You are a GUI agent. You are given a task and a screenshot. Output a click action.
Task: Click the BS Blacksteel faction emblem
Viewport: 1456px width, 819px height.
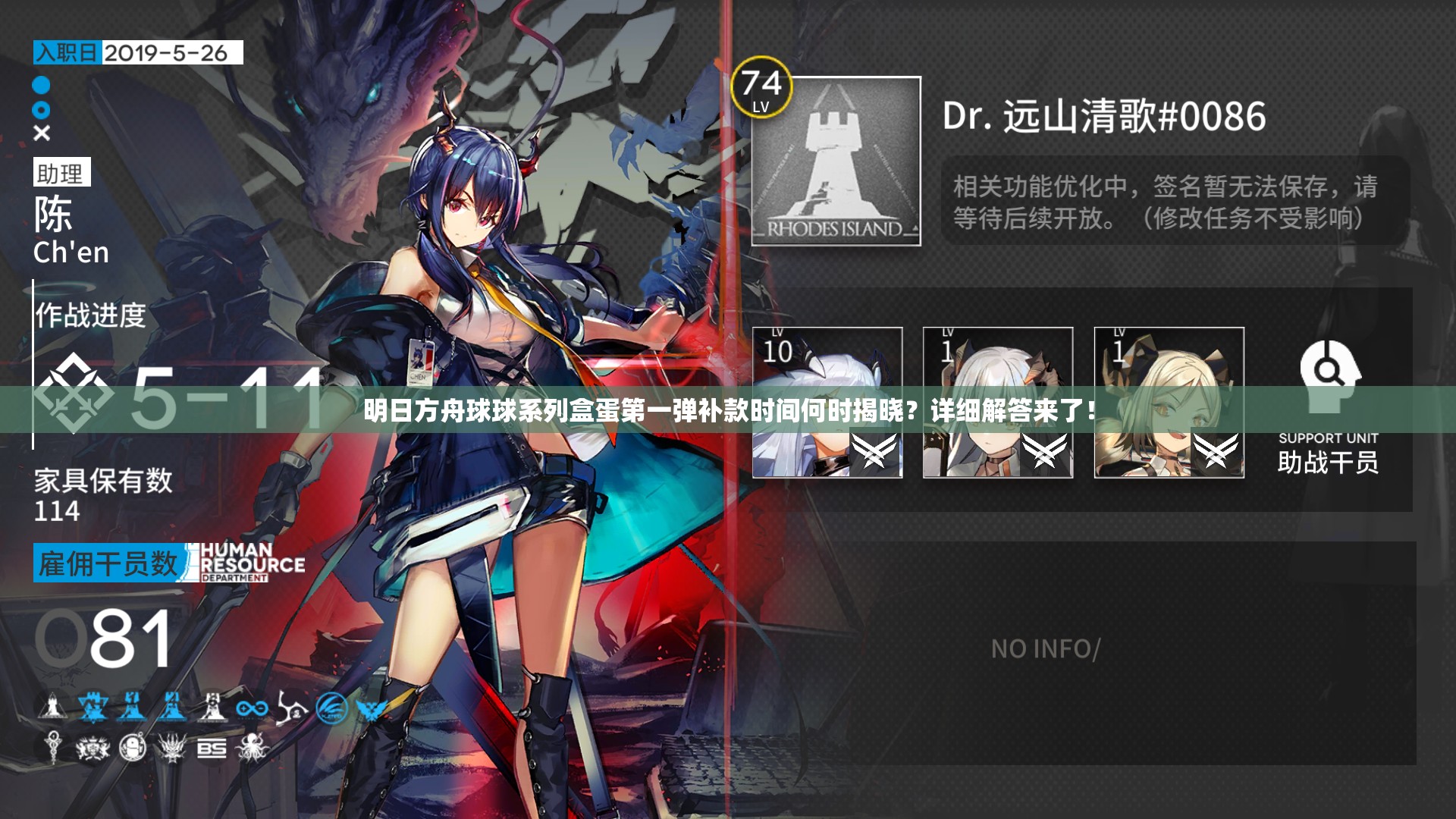click(x=211, y=749)
